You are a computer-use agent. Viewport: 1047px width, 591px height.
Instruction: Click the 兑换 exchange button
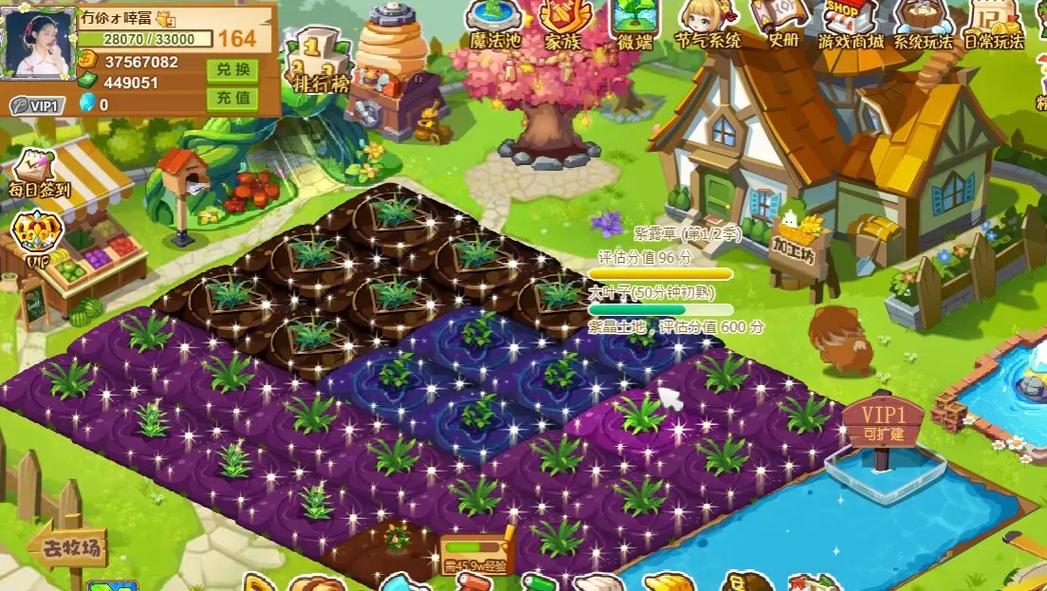pyautogui.click(x=231, y=71)
